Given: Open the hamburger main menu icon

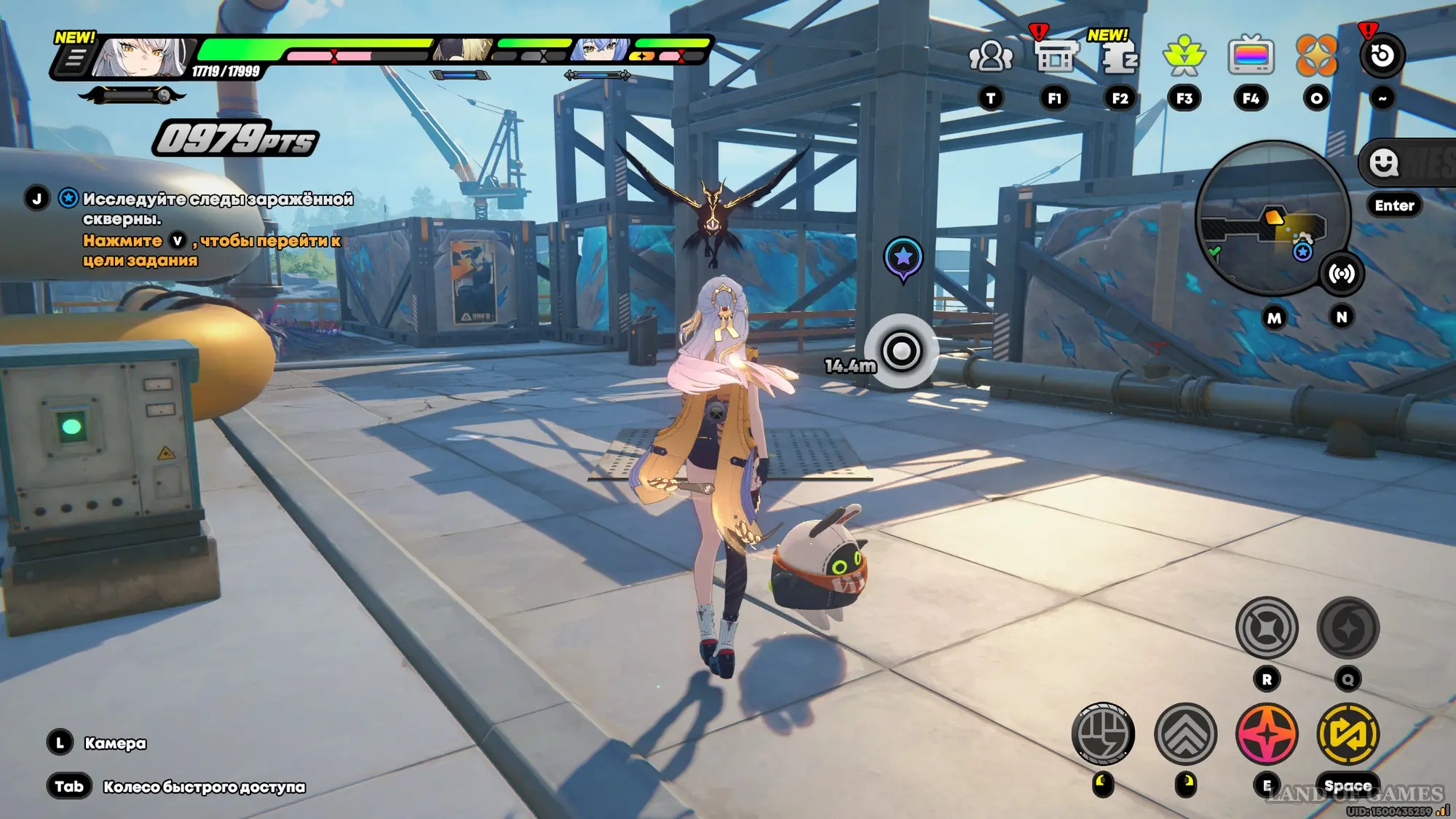Looking at the screenshot, I should [x=74, y=58].
